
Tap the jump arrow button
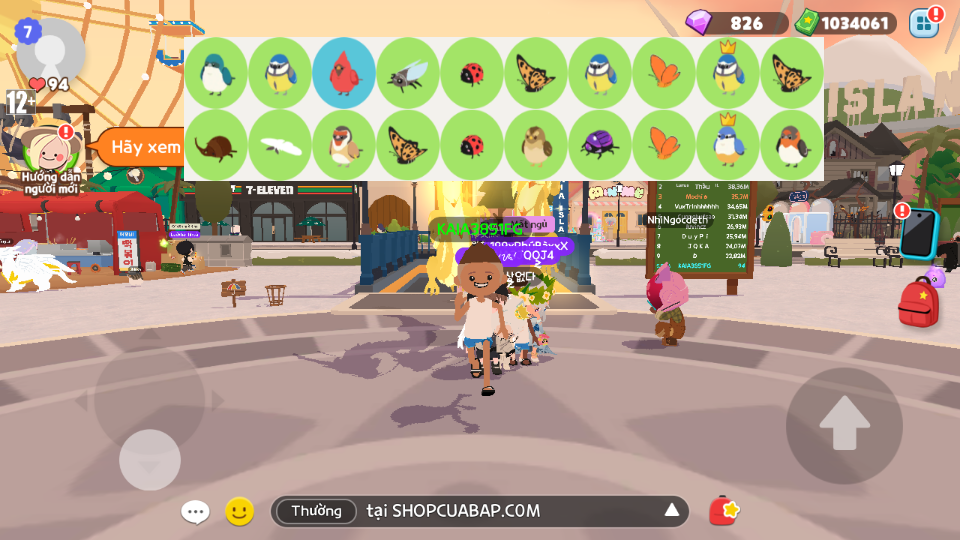click(x=844, y=425)
